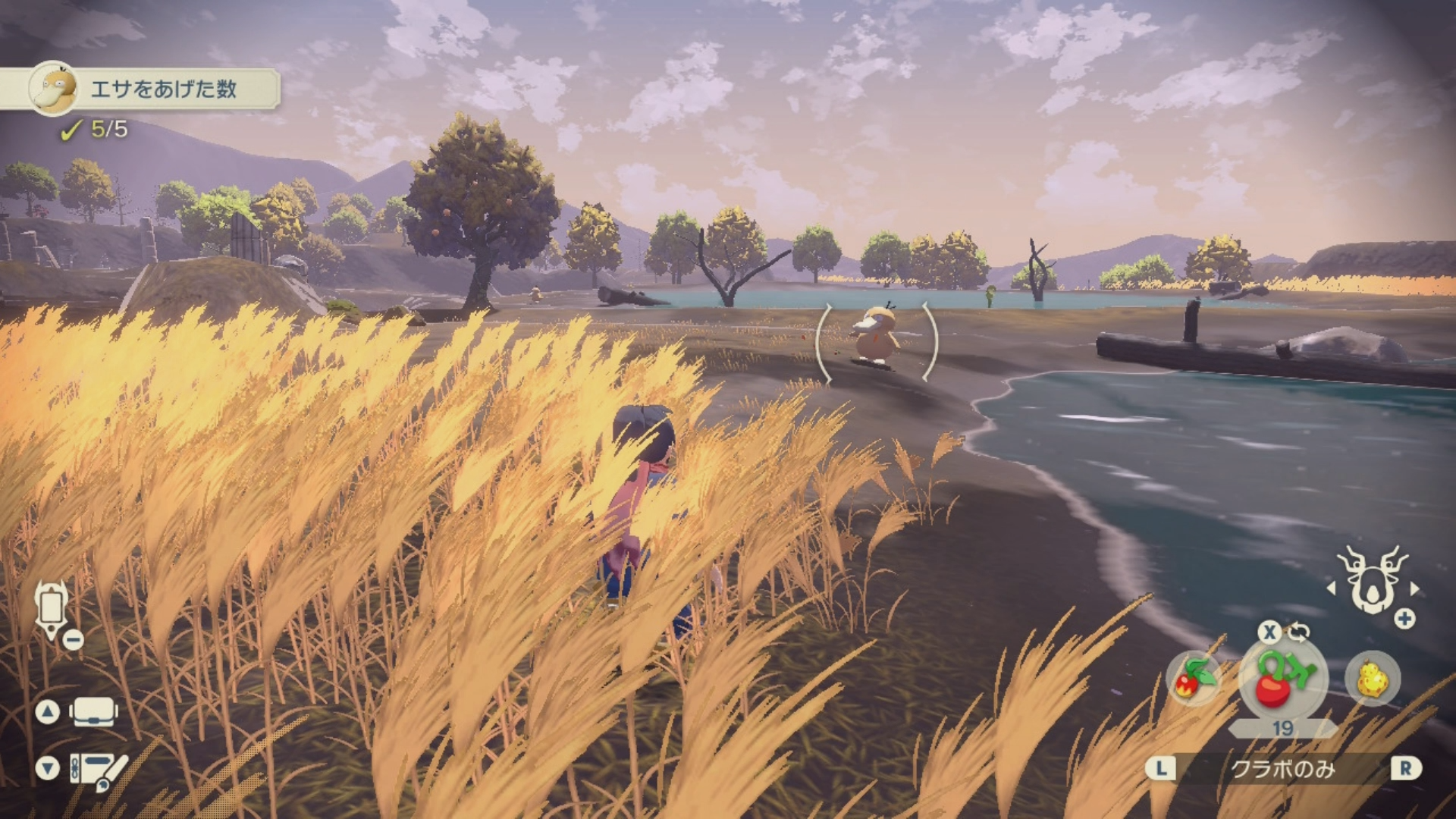Cycle ride Pokémon with the right arrow

1415,588
